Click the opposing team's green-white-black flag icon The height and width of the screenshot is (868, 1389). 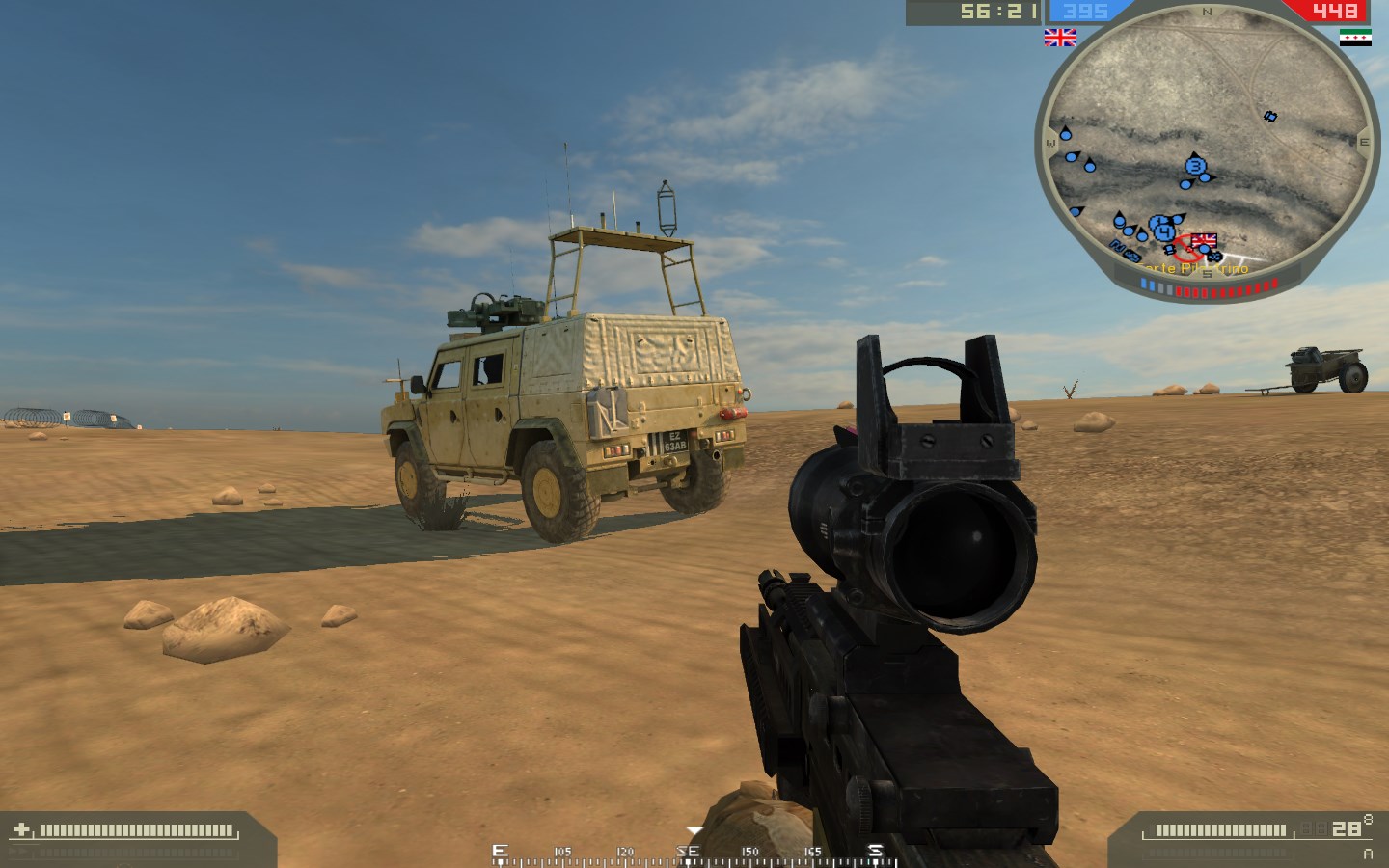(1355, 38)
